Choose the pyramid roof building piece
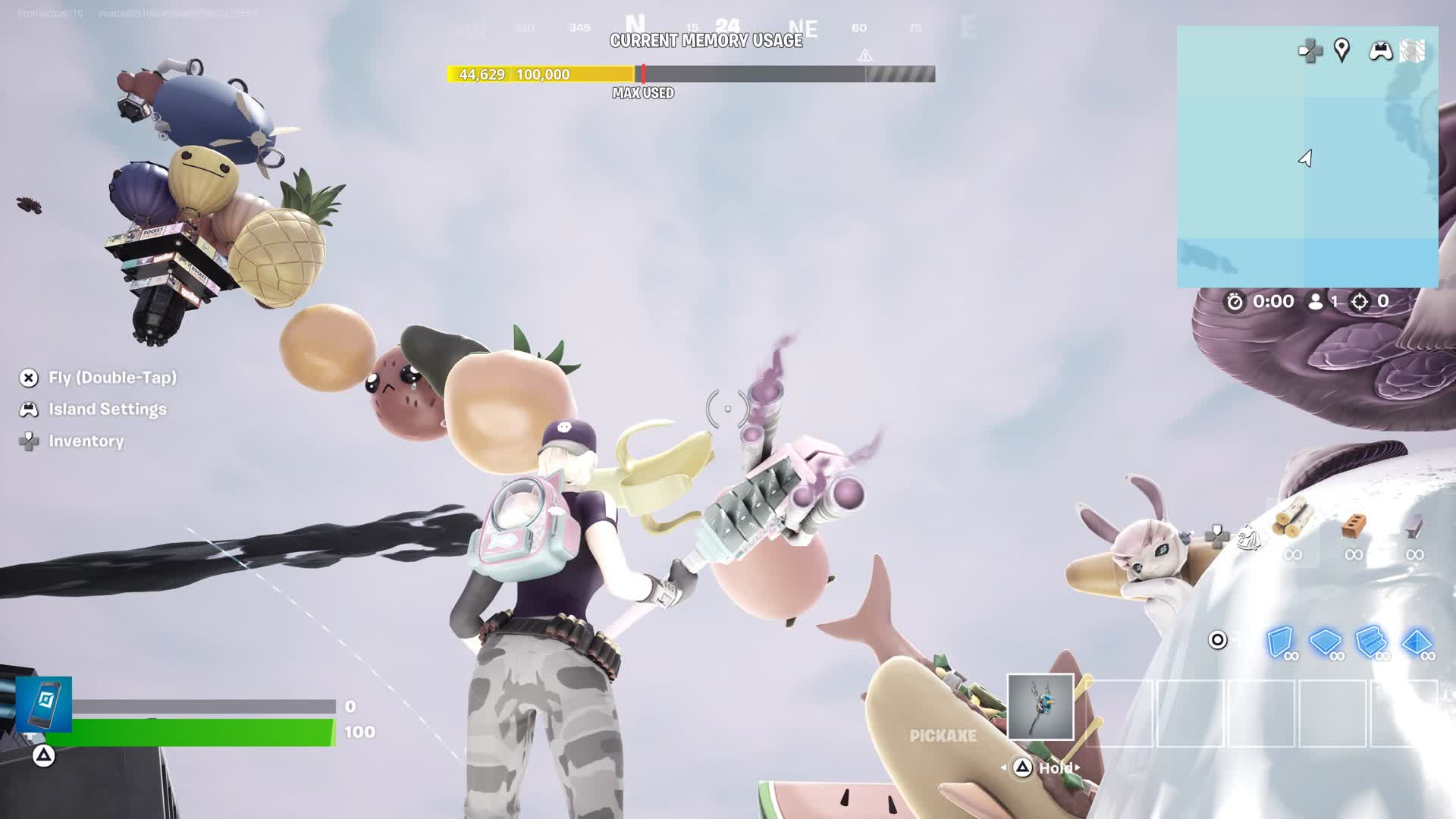Screen dimensions: 1456x819 pyautogui.click(x=1417, y=642)
